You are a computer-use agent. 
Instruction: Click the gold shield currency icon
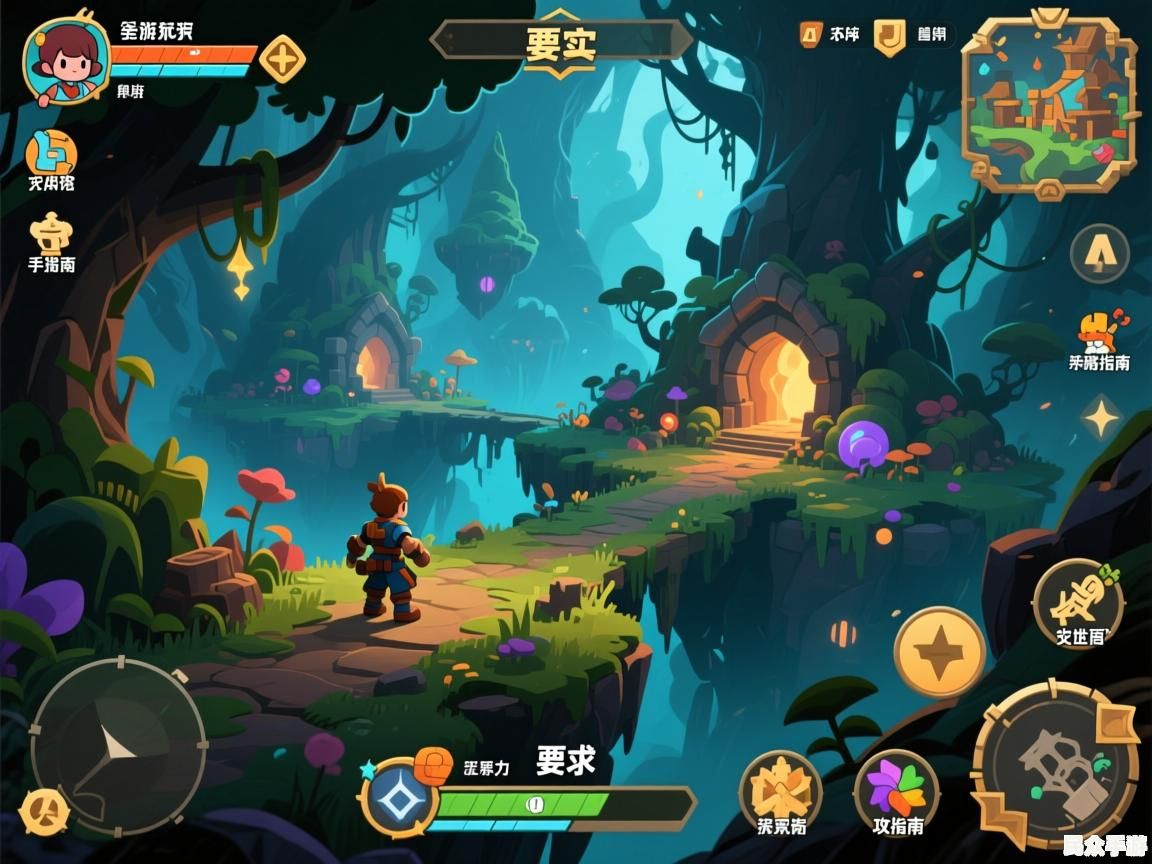888,36
